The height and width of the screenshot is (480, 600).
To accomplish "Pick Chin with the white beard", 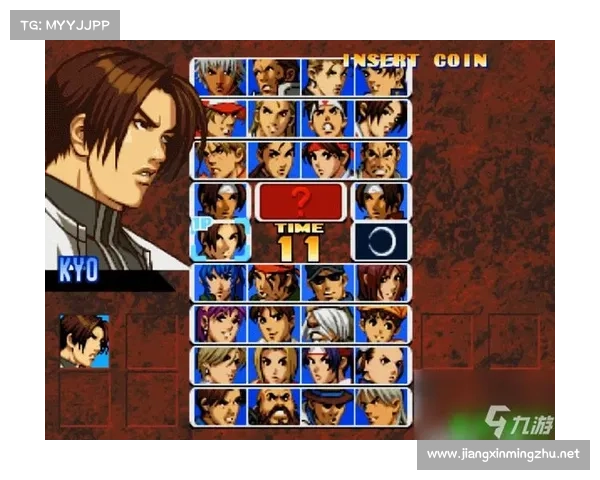I will pos(327,324).
